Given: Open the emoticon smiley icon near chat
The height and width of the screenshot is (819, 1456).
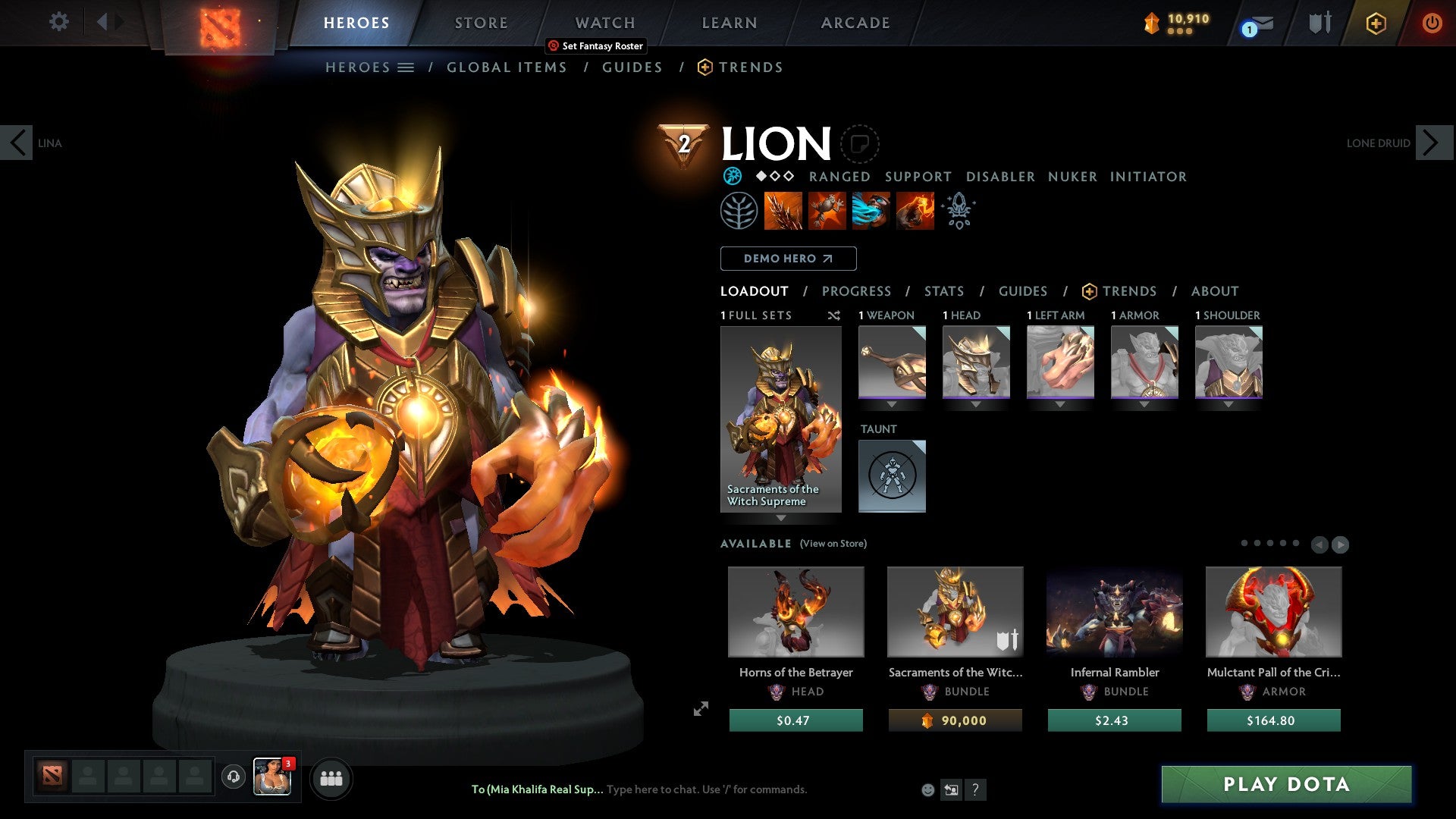Looking at the screenshot, I should 927,789.
